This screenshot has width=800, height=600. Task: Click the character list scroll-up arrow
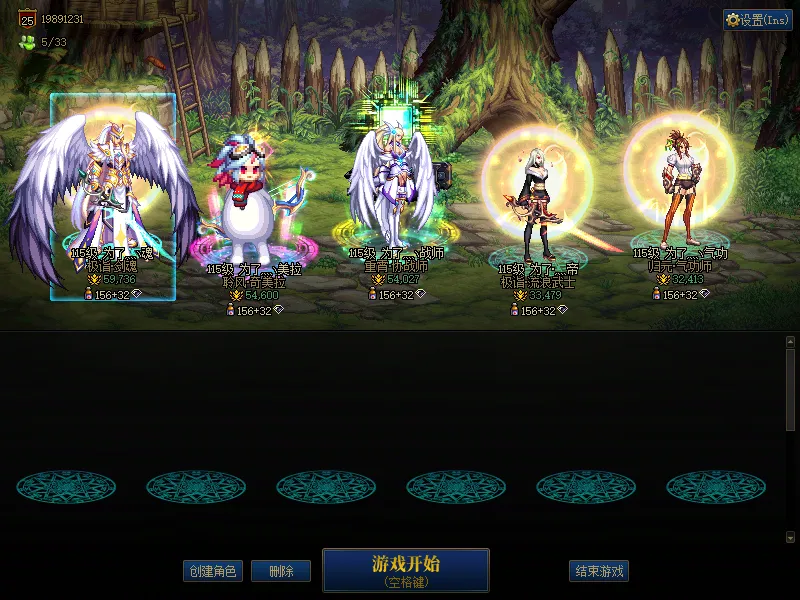pyautogui.click(x=790, y=341)
